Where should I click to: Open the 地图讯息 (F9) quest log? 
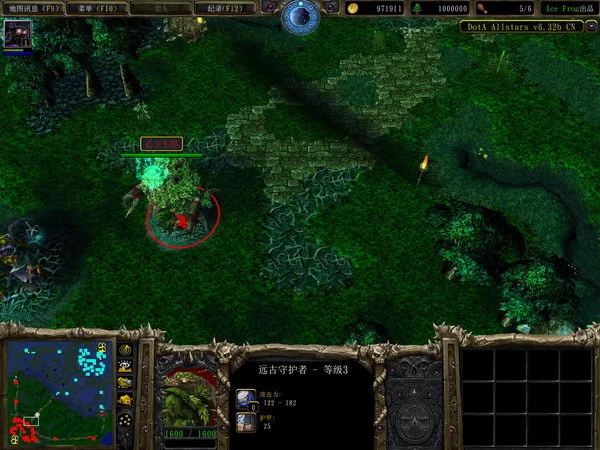(x=35, y=8)
